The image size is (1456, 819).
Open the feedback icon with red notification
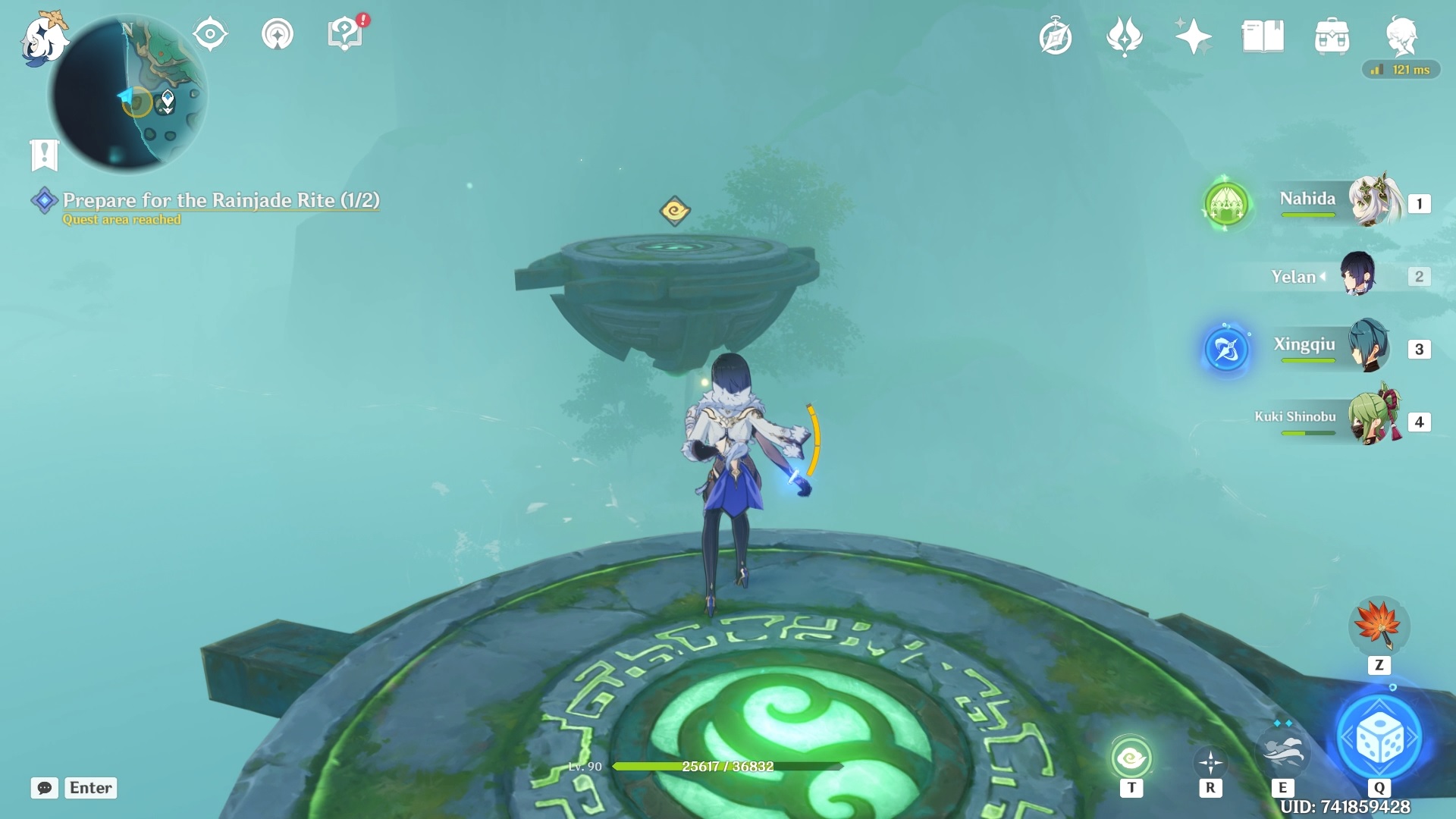pos(345,33)
